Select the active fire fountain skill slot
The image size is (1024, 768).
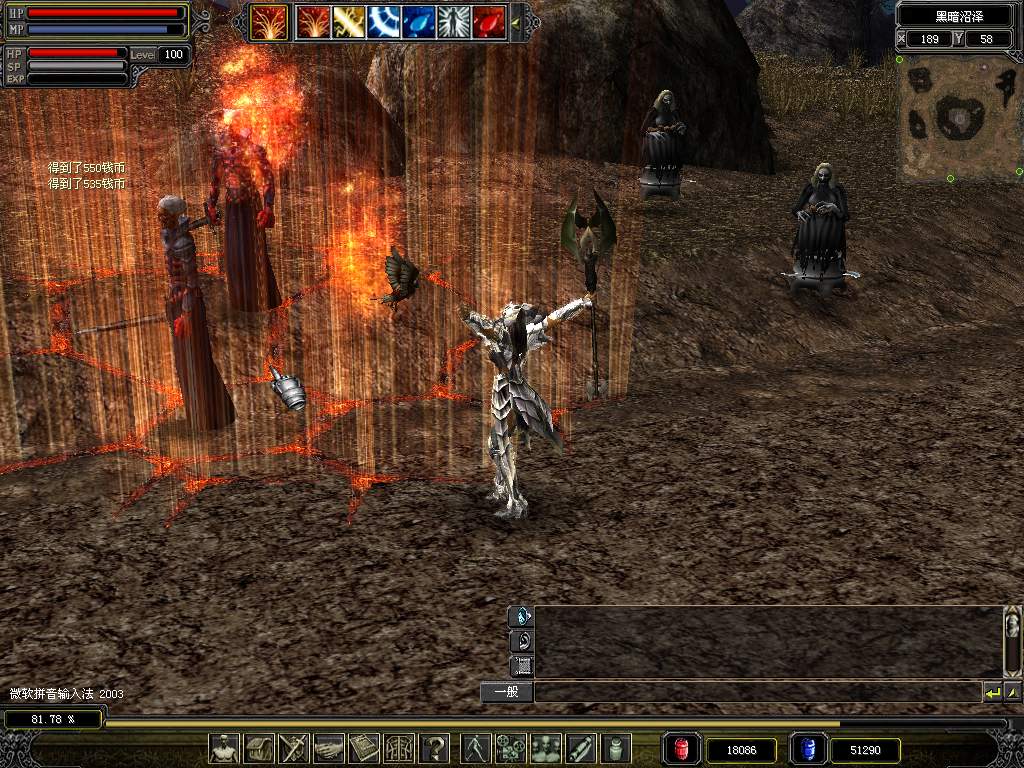[x=268, y=21]
